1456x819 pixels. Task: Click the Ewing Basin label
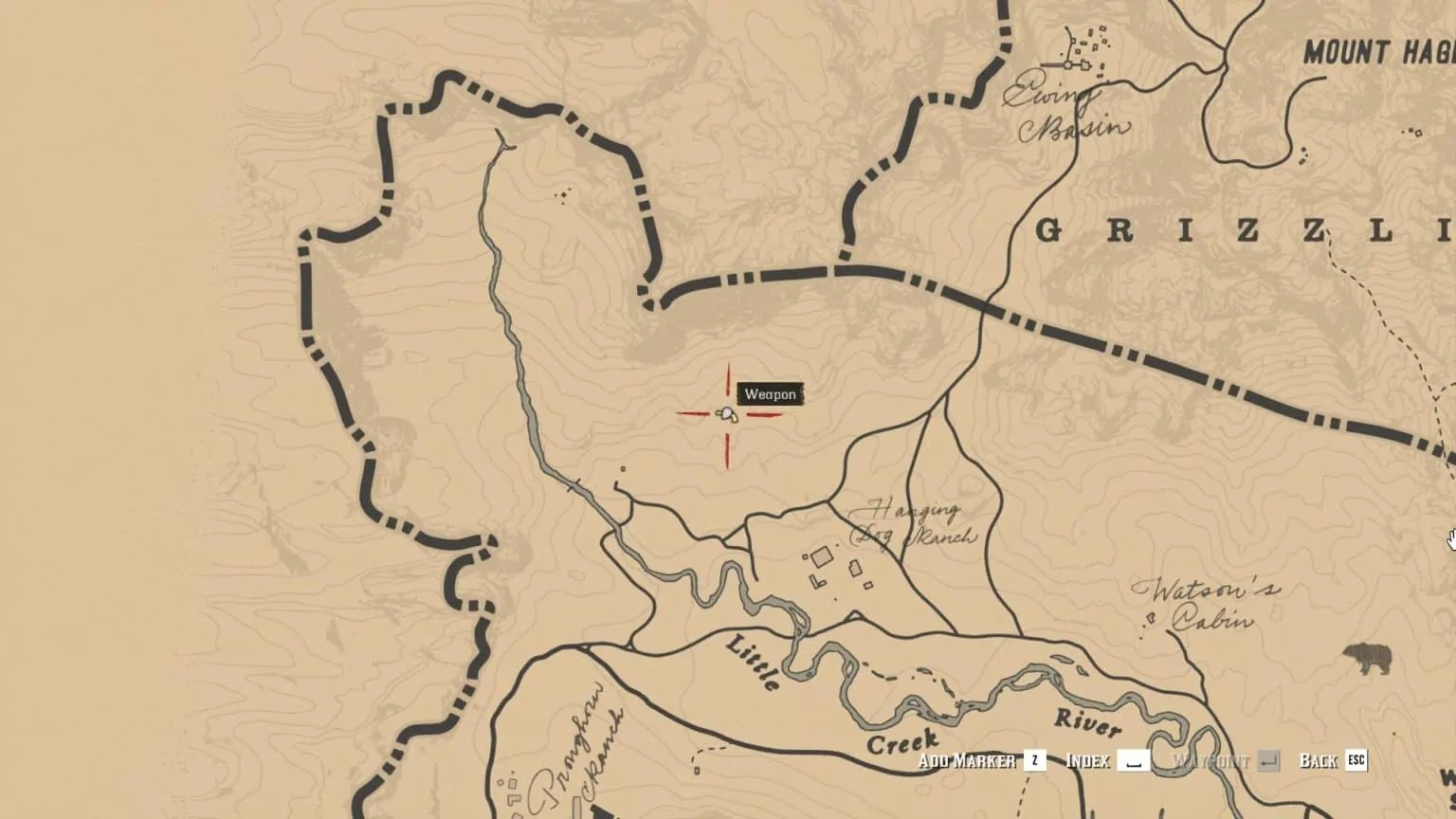coord(1064,106)
